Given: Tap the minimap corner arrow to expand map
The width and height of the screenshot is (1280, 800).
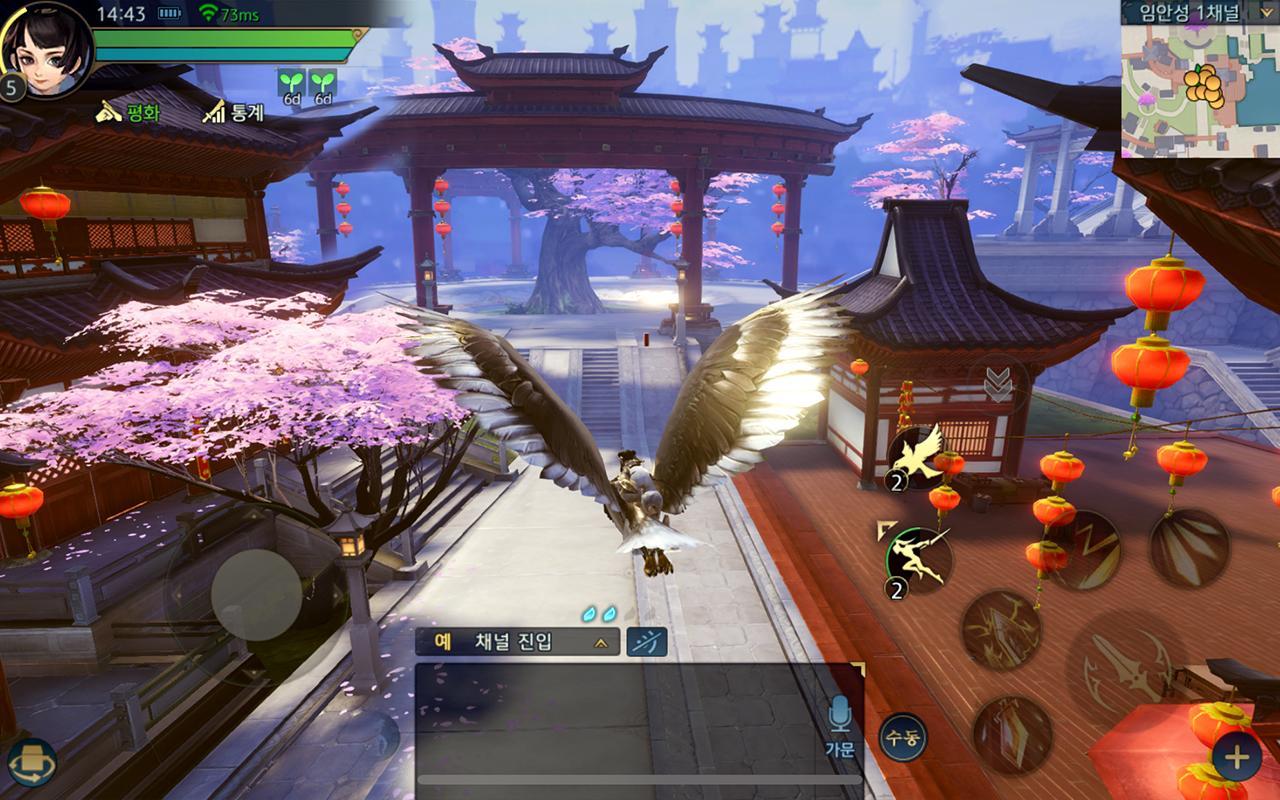Looking at the screenshot, I should pyautogui.click(x=1266, y=13).
